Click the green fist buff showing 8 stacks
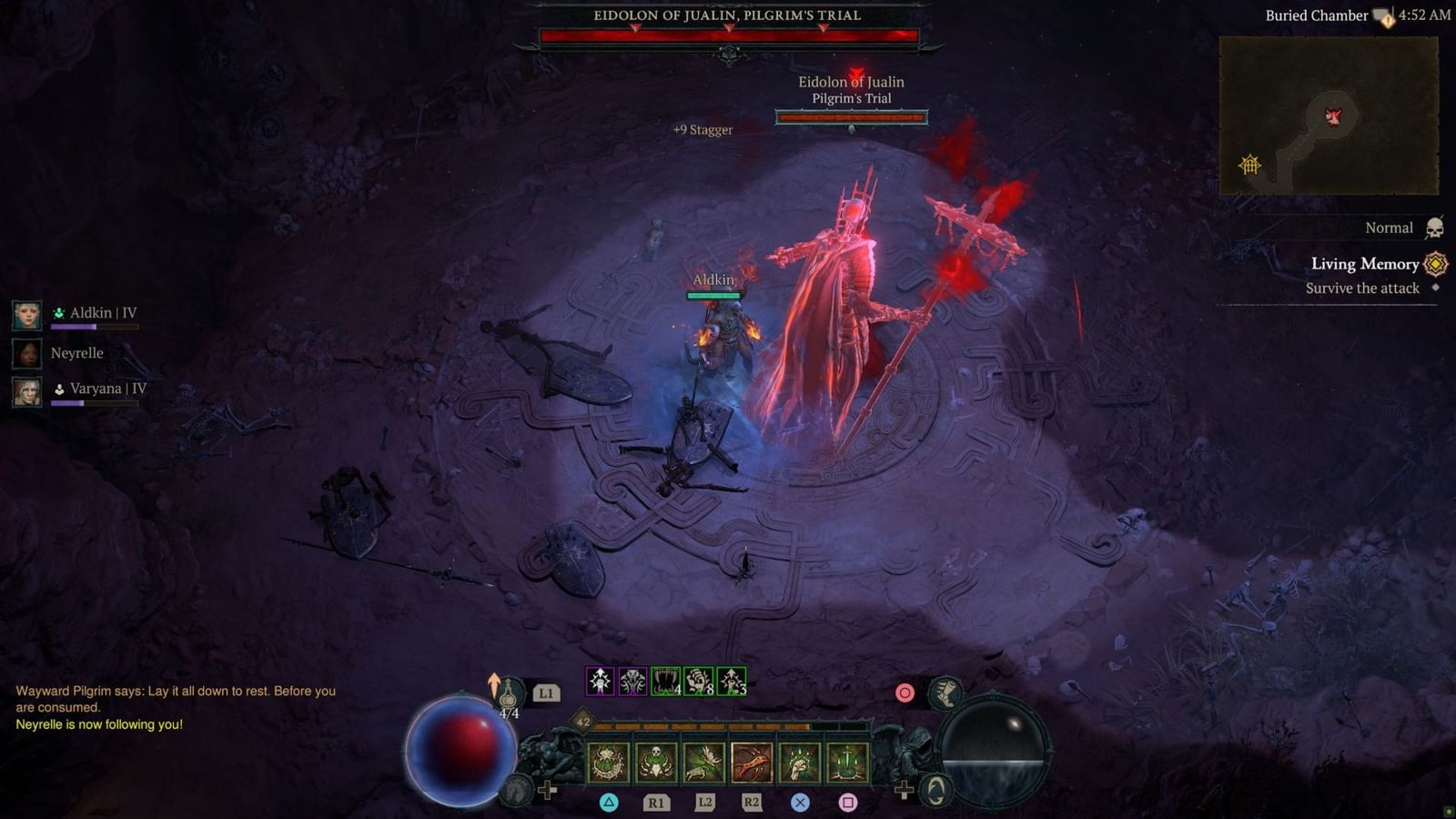The width and height of the screenshot is (1456, 819). tap(697, 681)
